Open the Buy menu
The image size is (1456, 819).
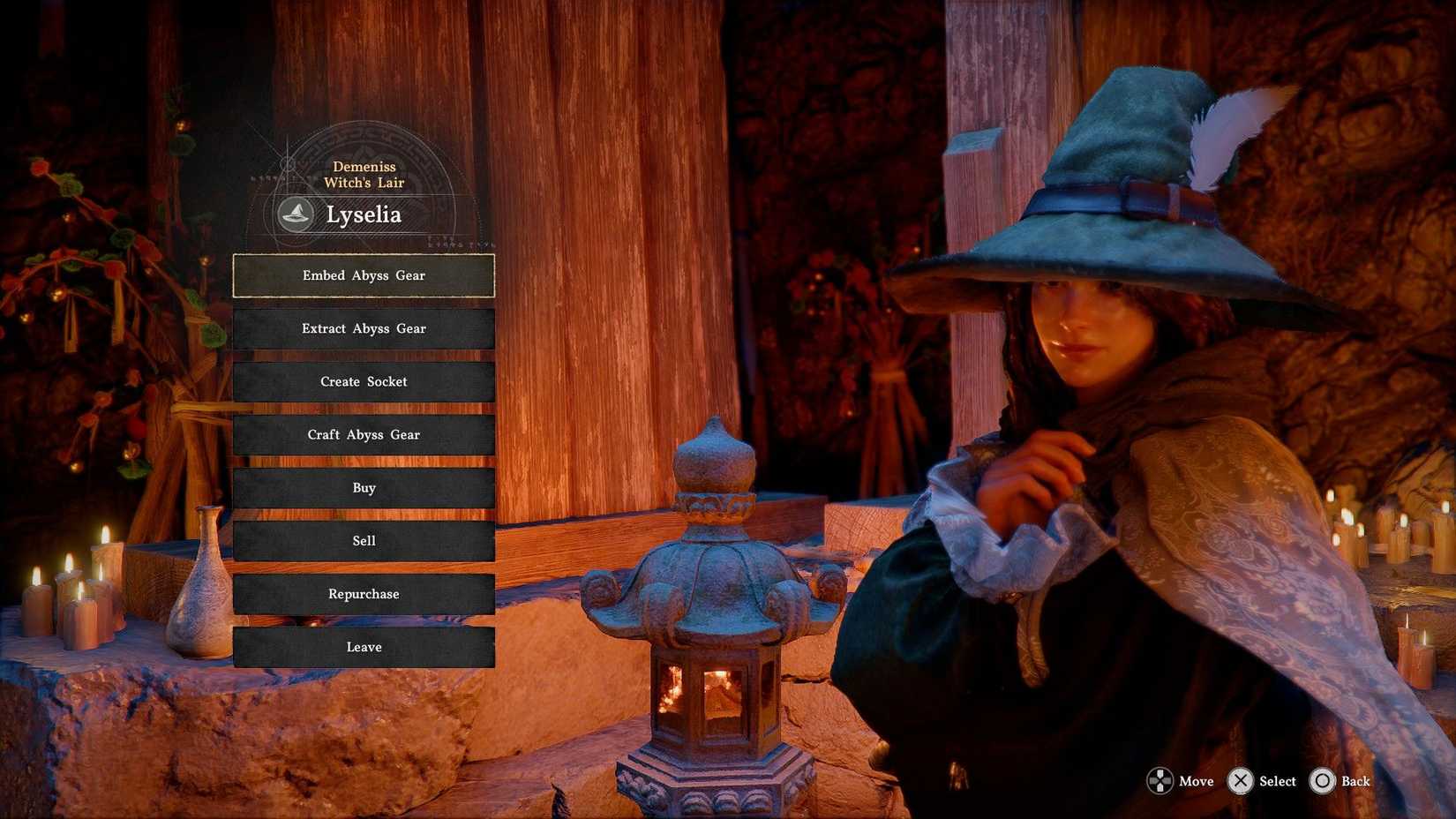[x=364, y=487]
